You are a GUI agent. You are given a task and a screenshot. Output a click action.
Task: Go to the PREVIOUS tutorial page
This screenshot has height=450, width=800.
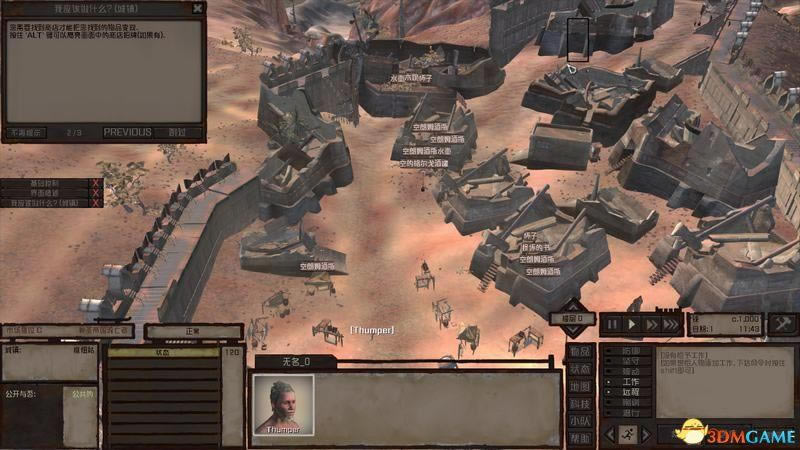(127, 132)
